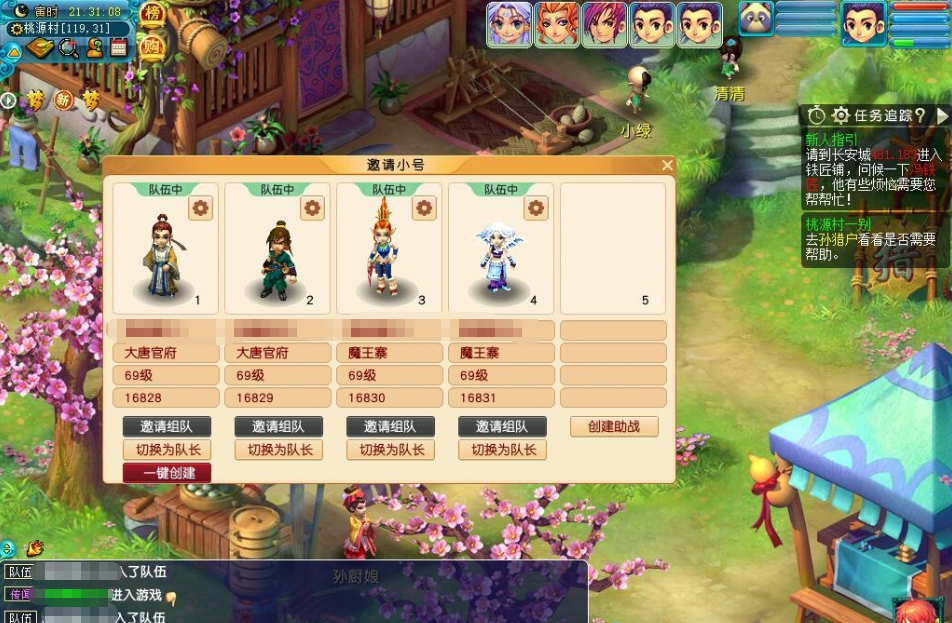Click the panda pet portrait
This screenshot has width=952, height=623.
coord(756,20)
